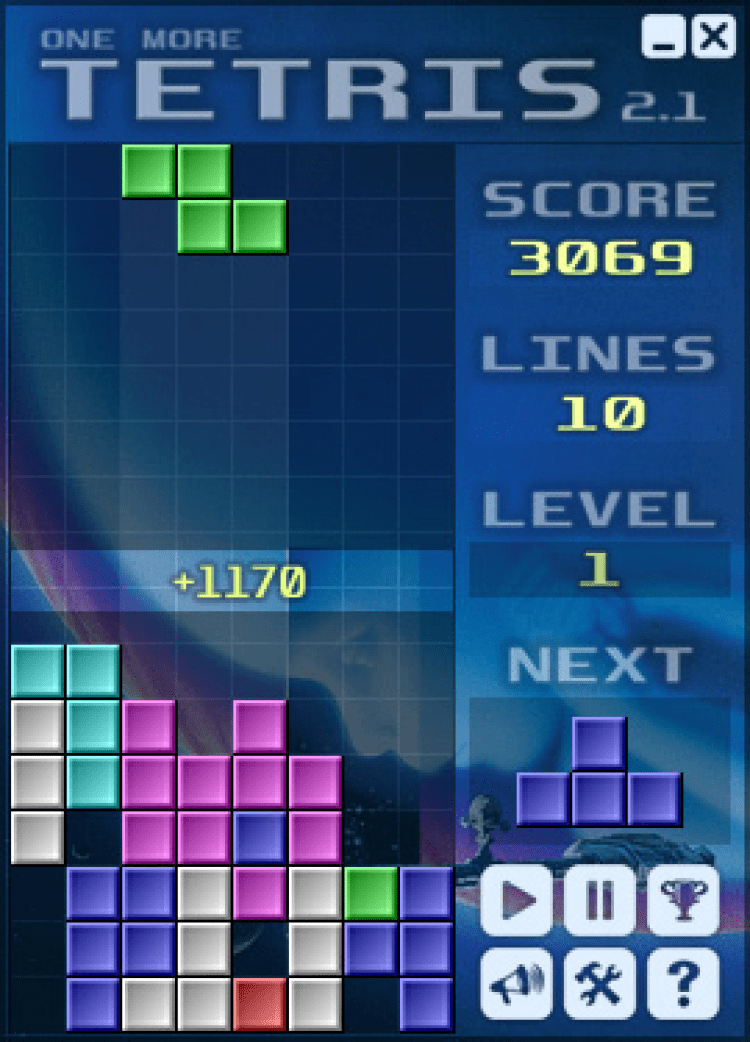
Task: Toggle sound with the megaphone icon
Action: (517, 983)
